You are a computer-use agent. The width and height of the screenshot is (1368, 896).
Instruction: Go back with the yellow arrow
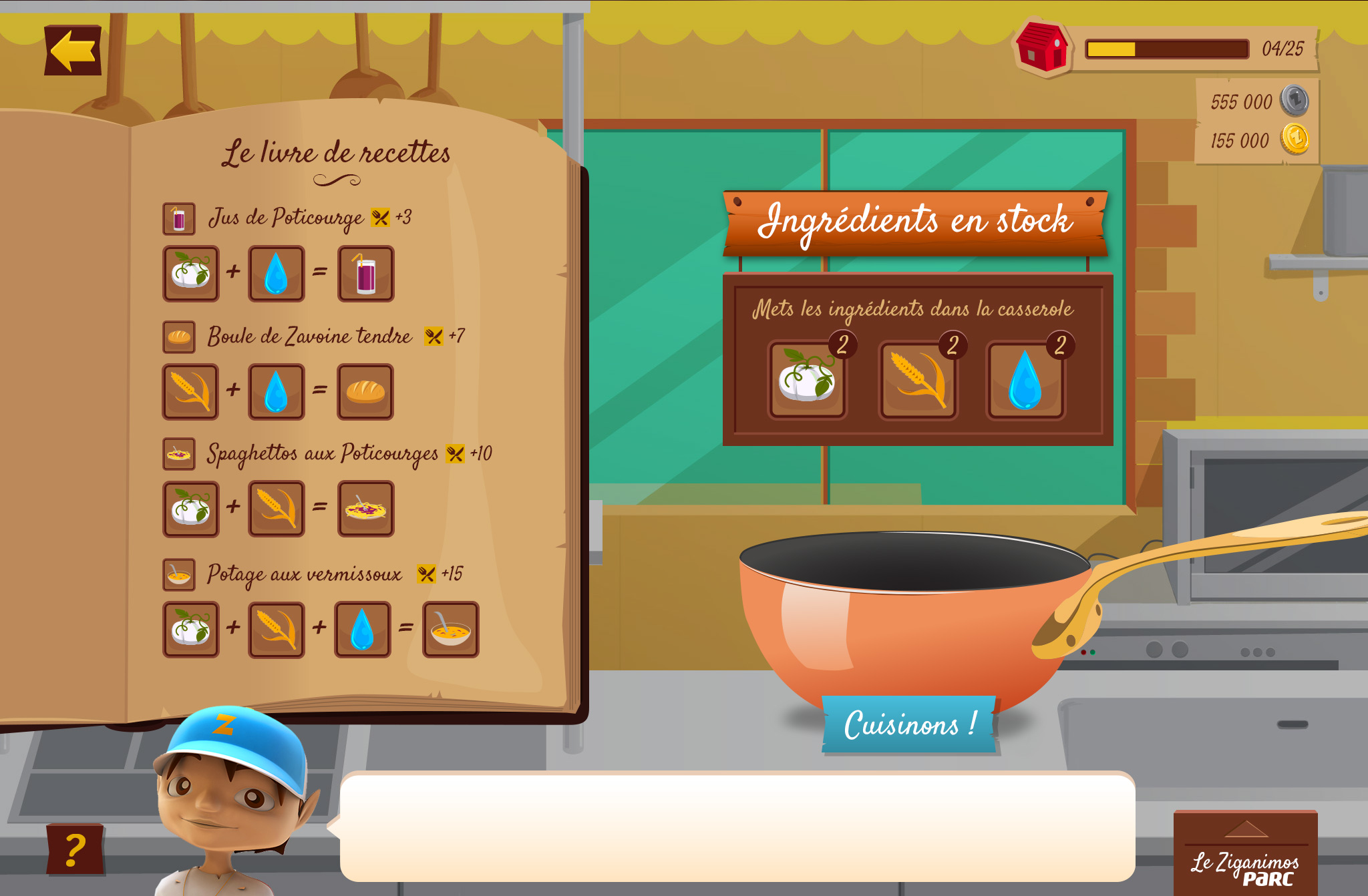click(x=73, y=51)
